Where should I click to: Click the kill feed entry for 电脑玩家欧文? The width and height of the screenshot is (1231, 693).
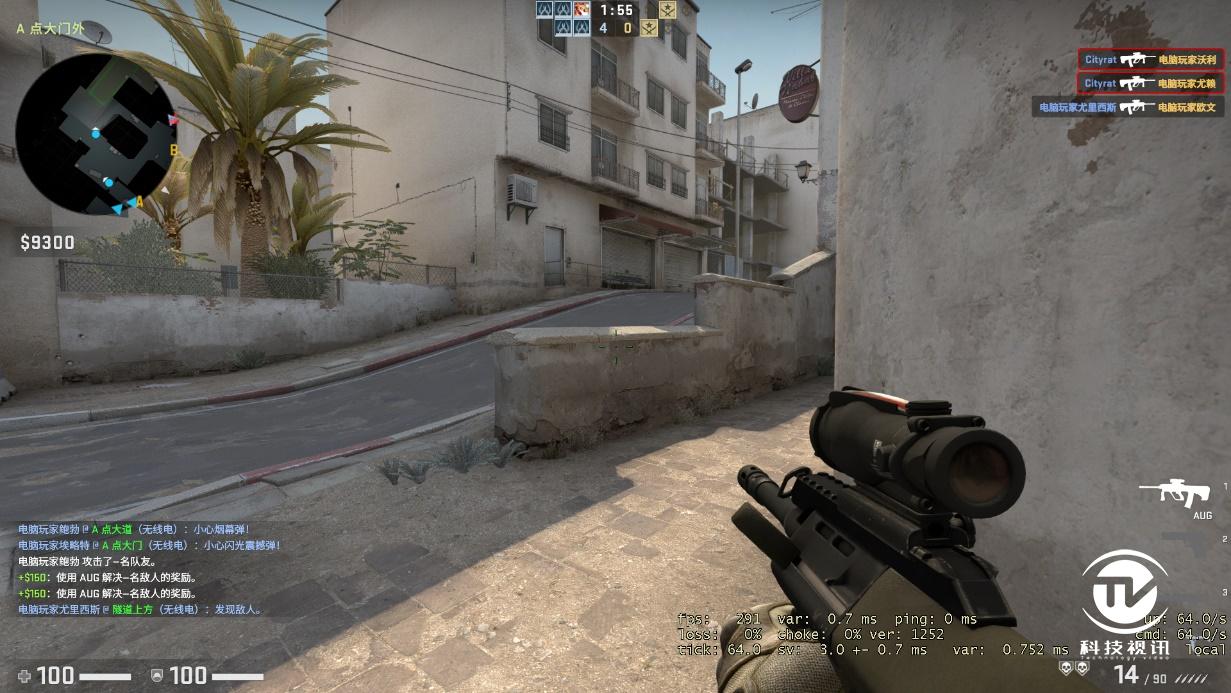click(x=1128, y=107)
